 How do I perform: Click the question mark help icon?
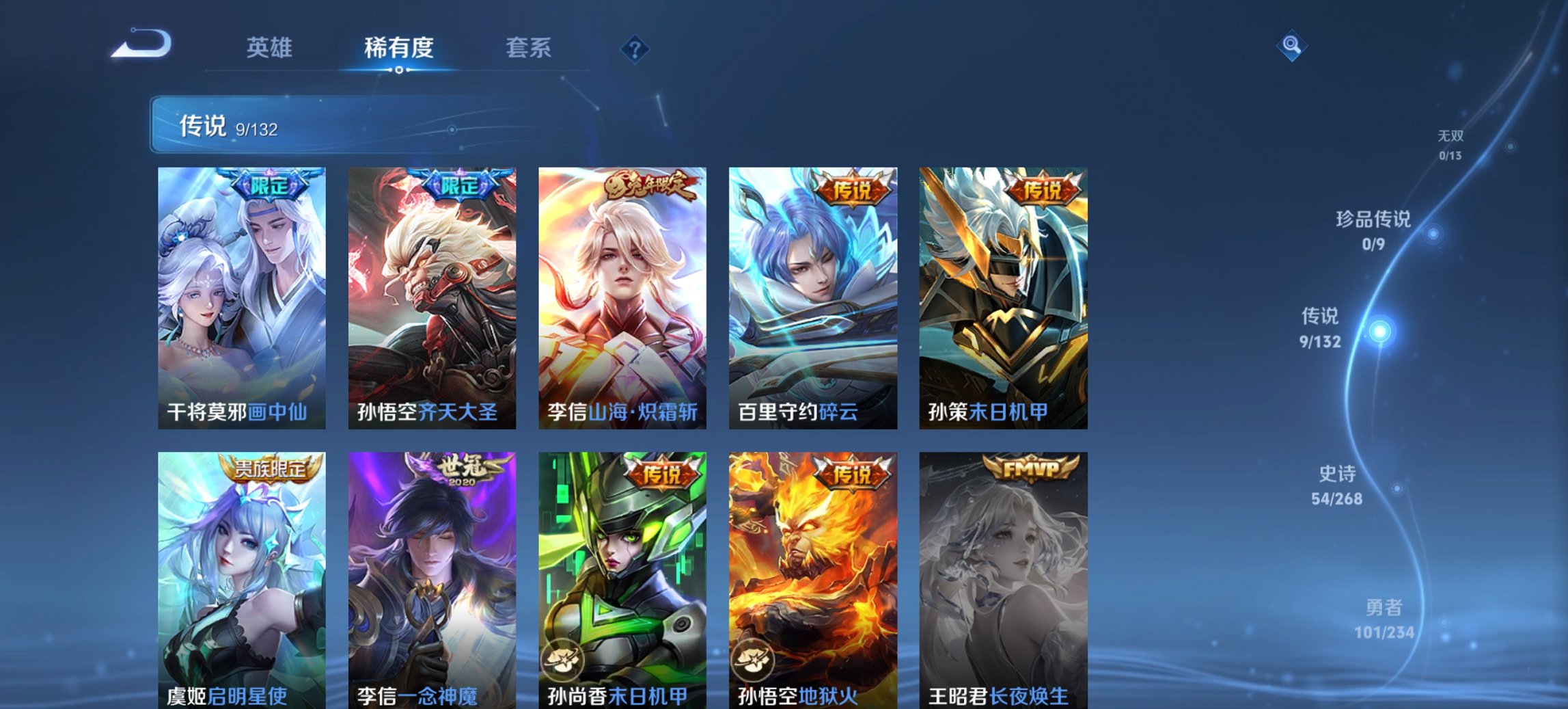point(634,48)
